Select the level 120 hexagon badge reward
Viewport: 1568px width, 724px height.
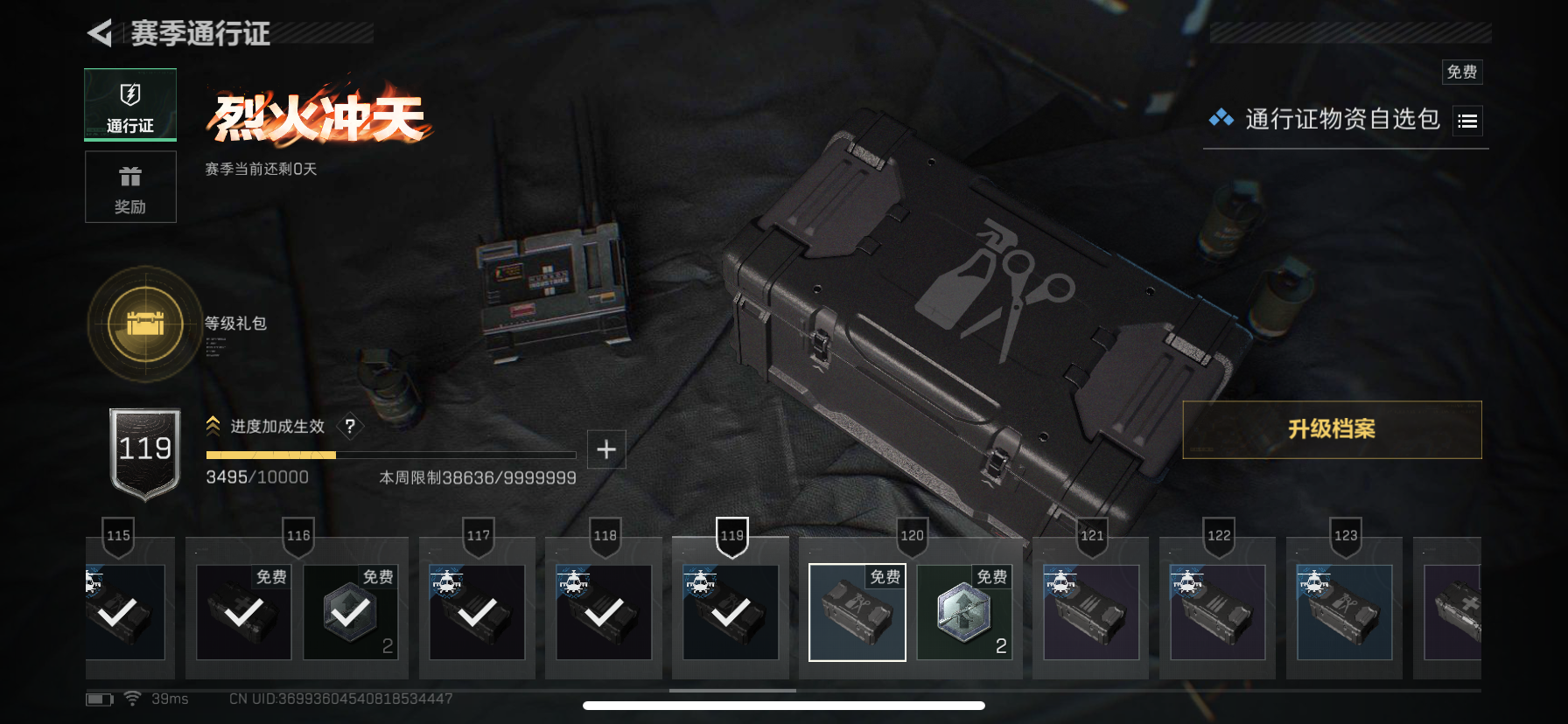(964, 612)
